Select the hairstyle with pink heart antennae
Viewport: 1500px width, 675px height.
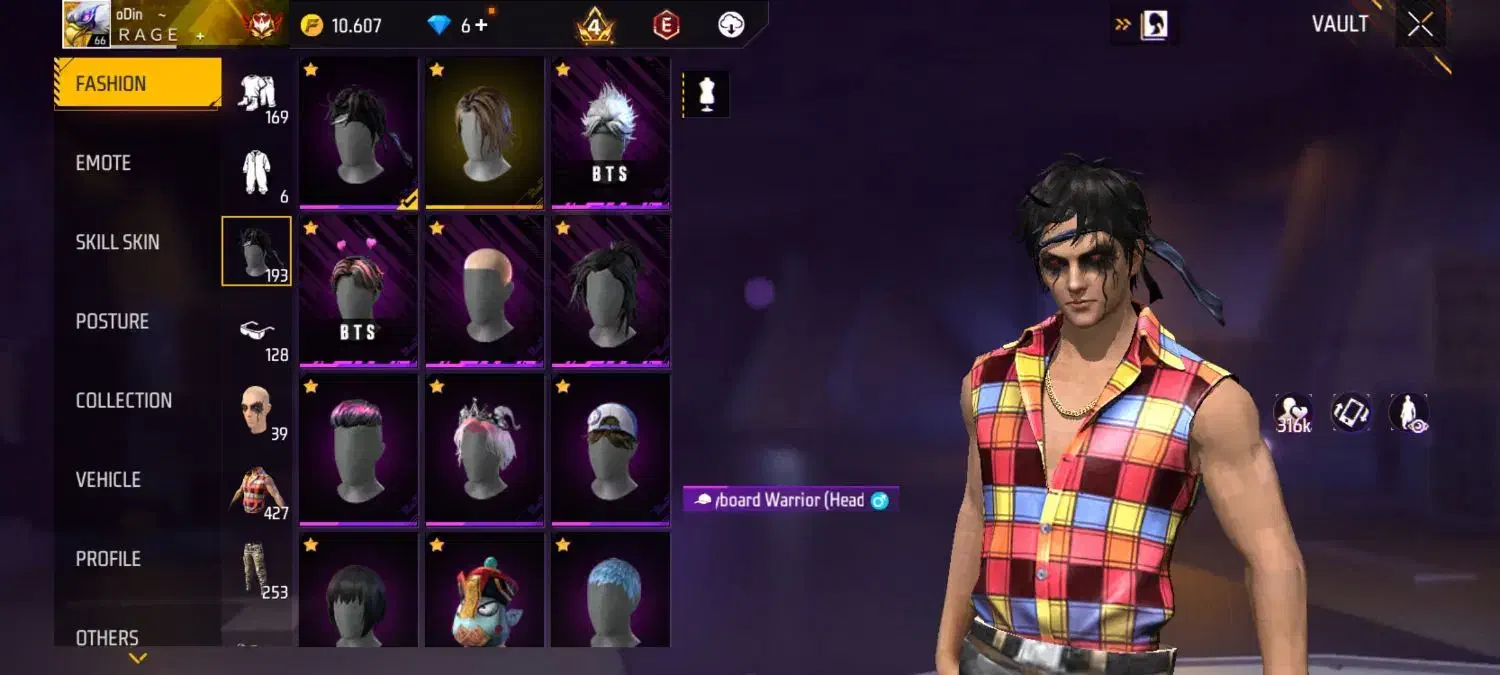tap(358, 290)
